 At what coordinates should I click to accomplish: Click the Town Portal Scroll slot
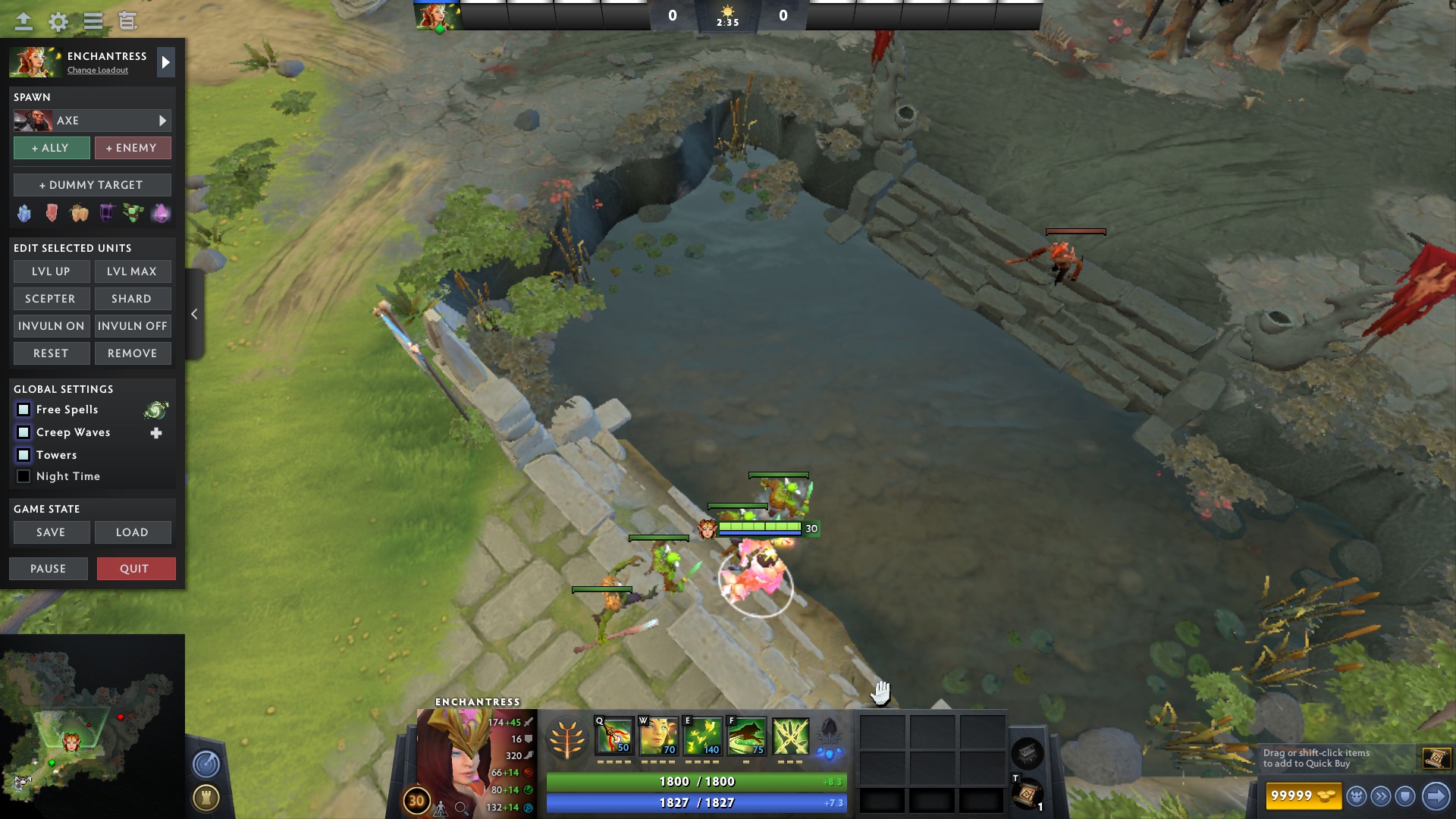(x=1028, y=793)
